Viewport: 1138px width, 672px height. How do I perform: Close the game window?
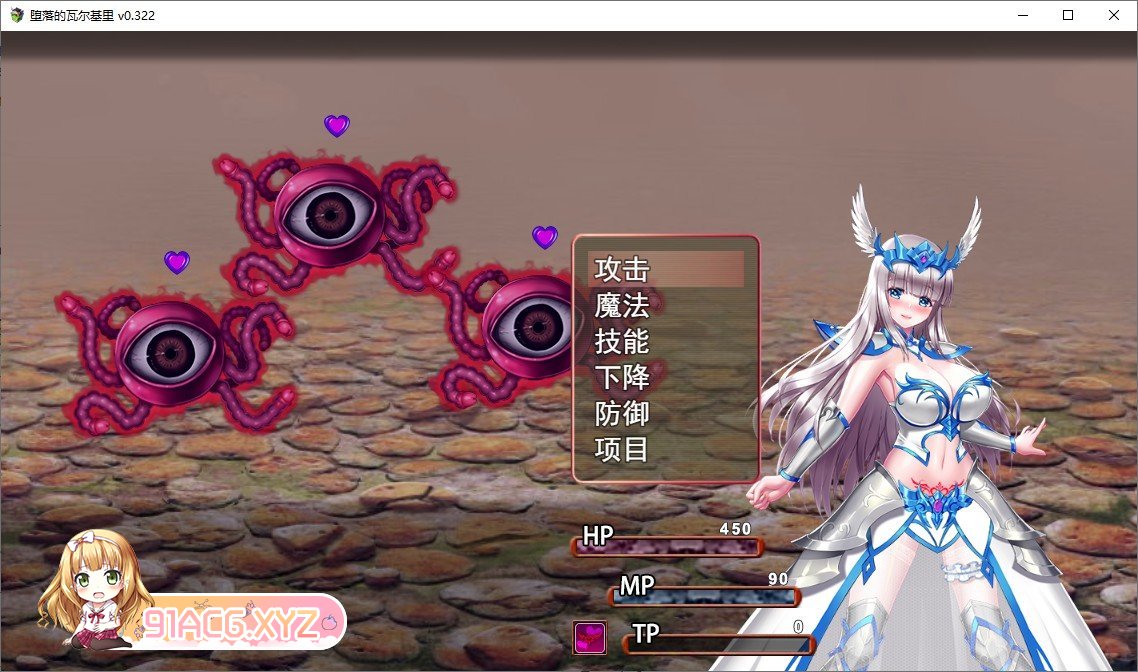[1113, 15]
